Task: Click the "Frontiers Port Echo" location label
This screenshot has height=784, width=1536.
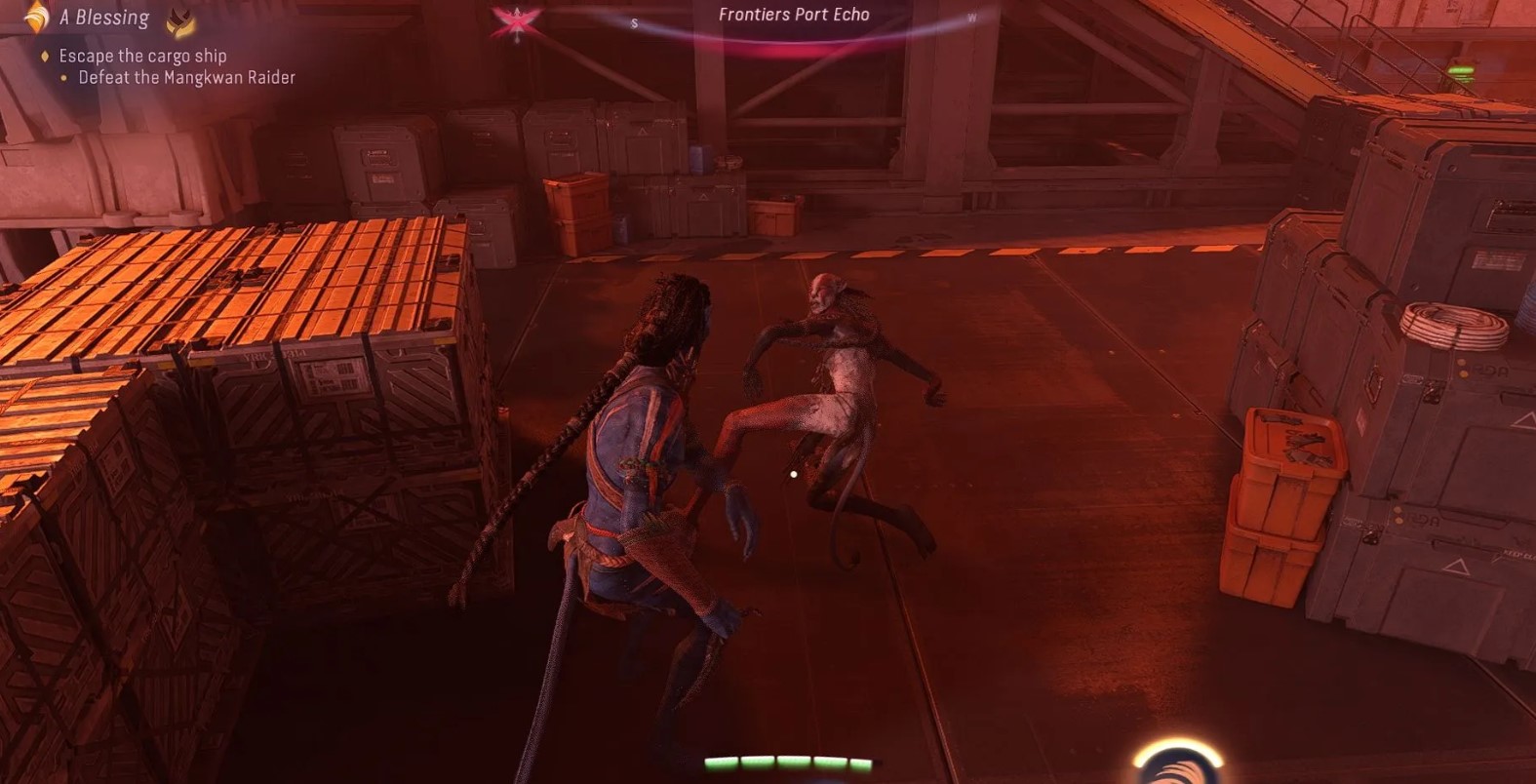Action: [794, 15]
